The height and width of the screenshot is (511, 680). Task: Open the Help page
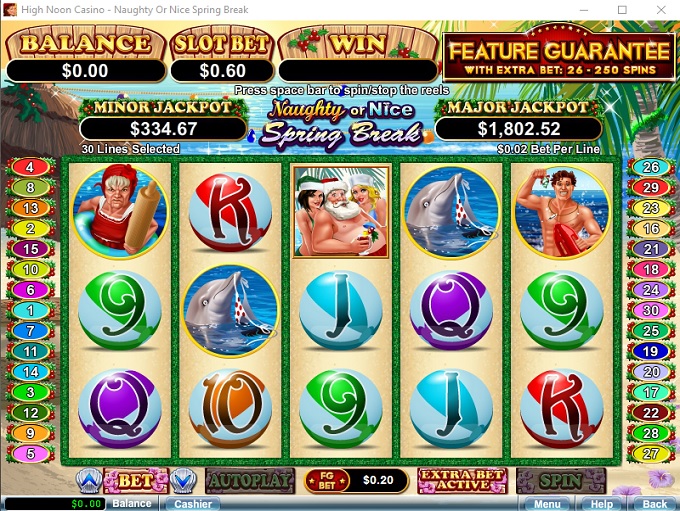pyautogui.click(x=601, y=504)
